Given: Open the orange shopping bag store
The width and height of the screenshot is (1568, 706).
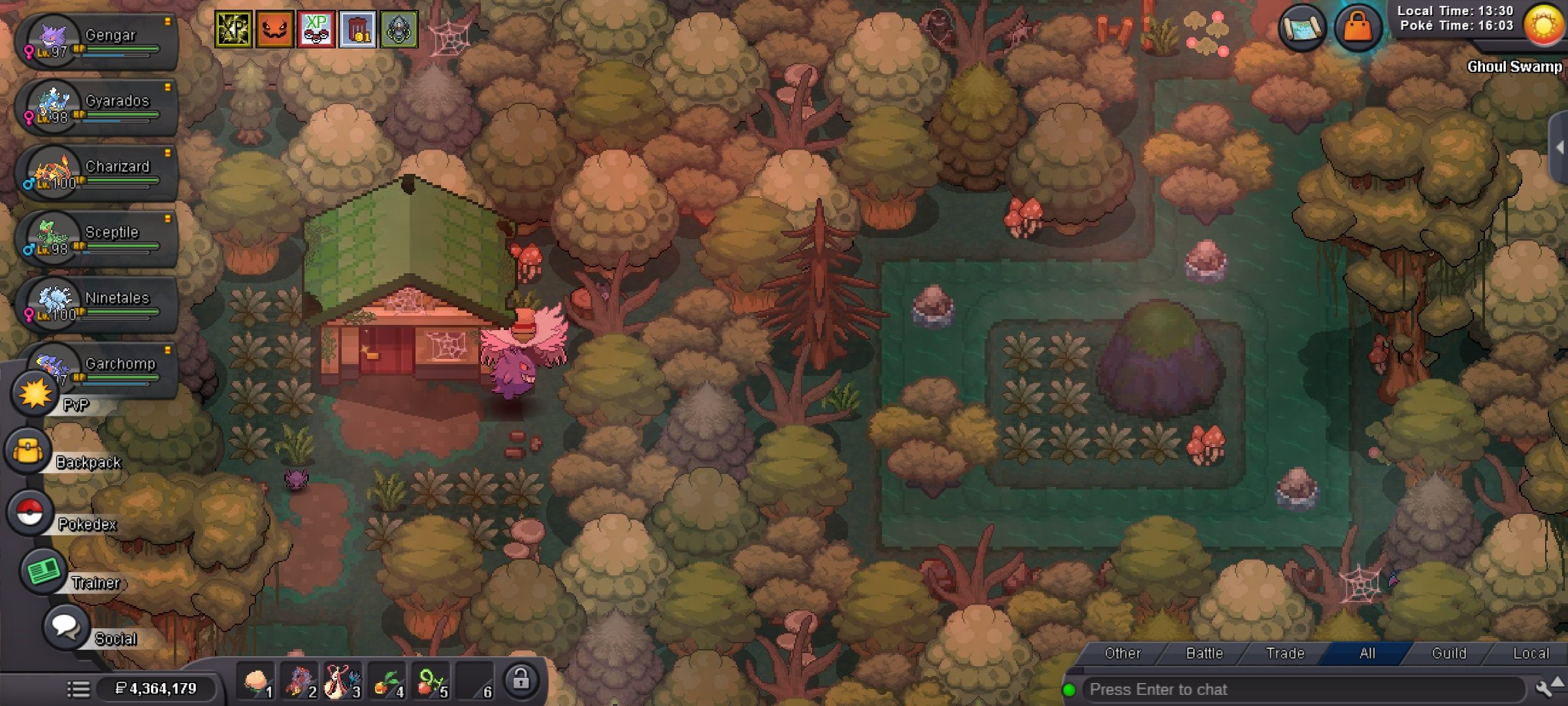Looking at the screenshot, I should point(1358,28).
